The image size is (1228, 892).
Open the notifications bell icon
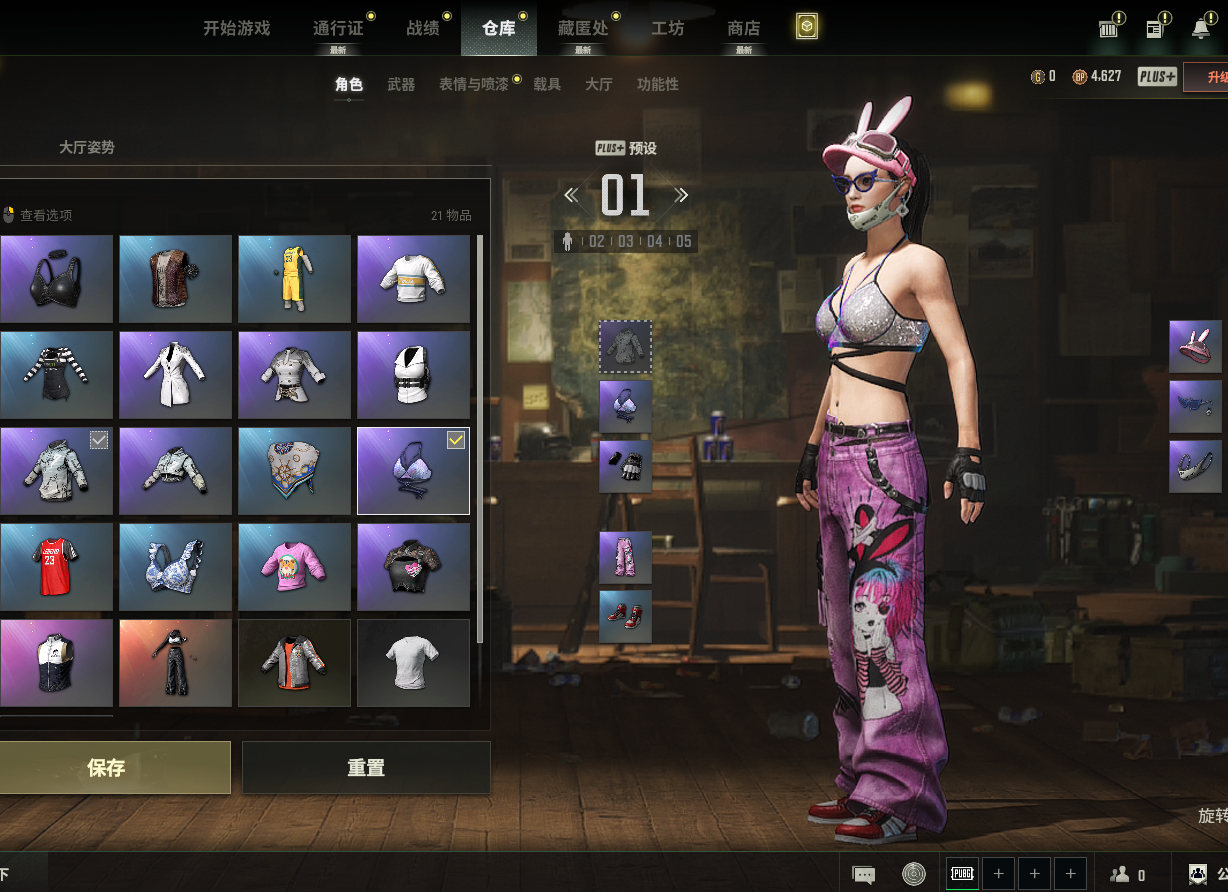point(1201,29)
